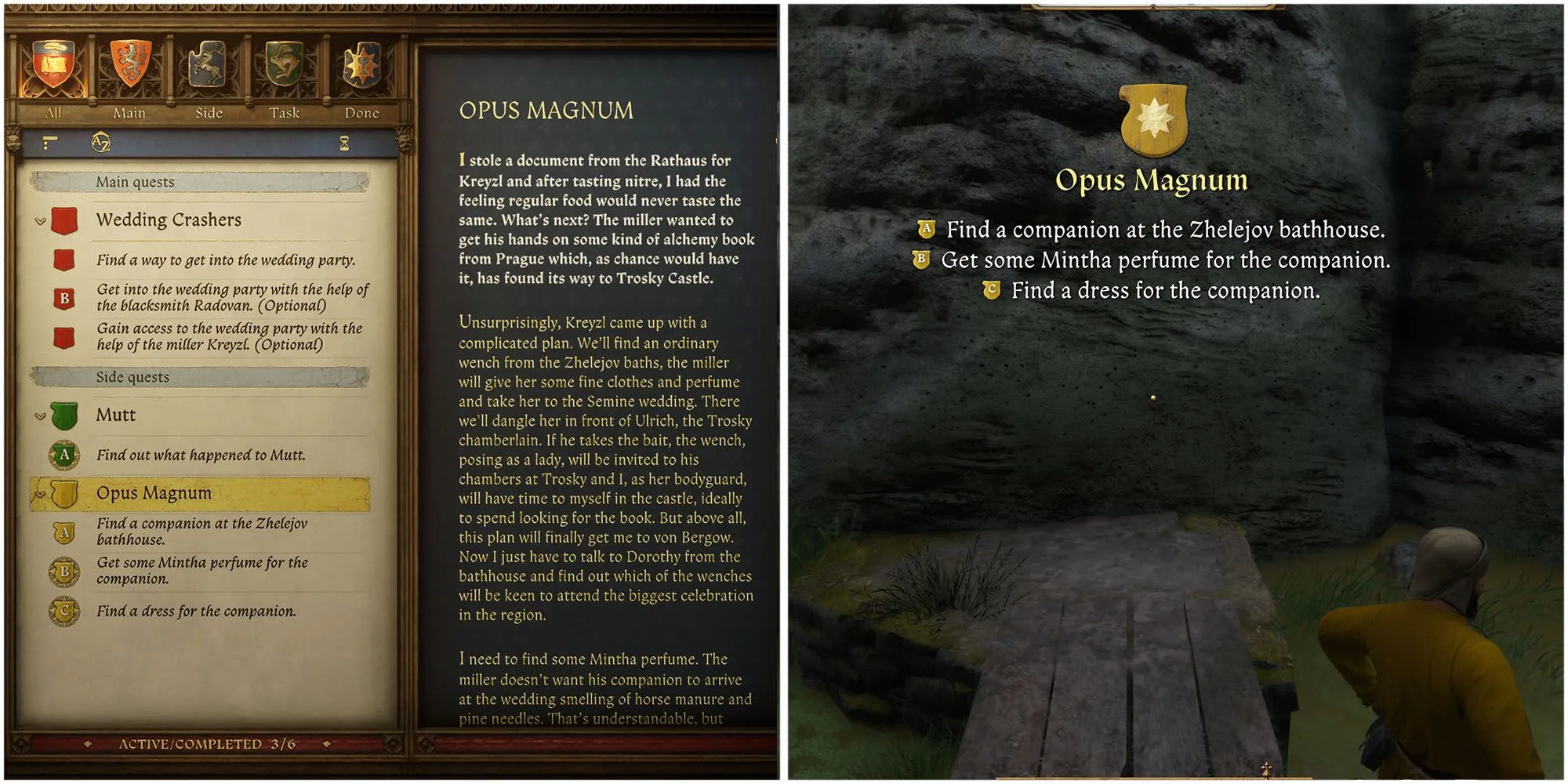Toggle alphabetical A-Z quest sorting
Image resolution: width=1568 pixels, height=784 pixels.
point(101,143)
